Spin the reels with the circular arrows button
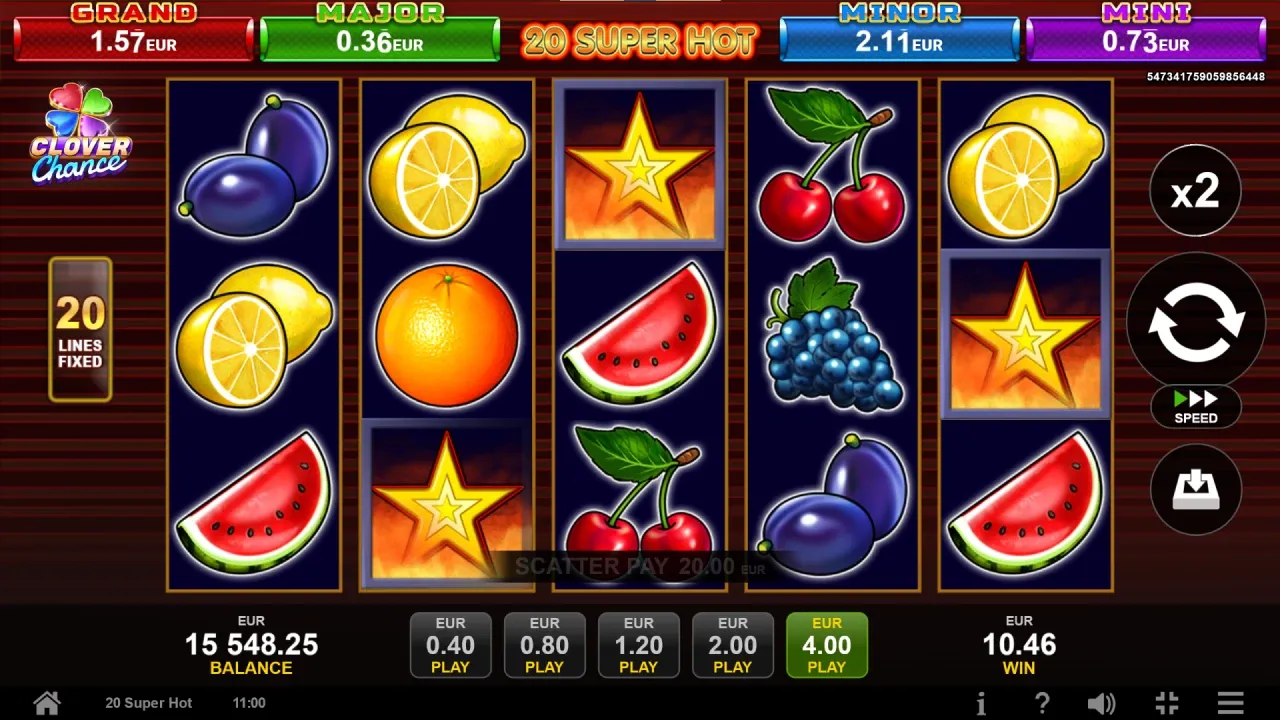This screenshot has width=1280, height=720. click(1196, 321)
